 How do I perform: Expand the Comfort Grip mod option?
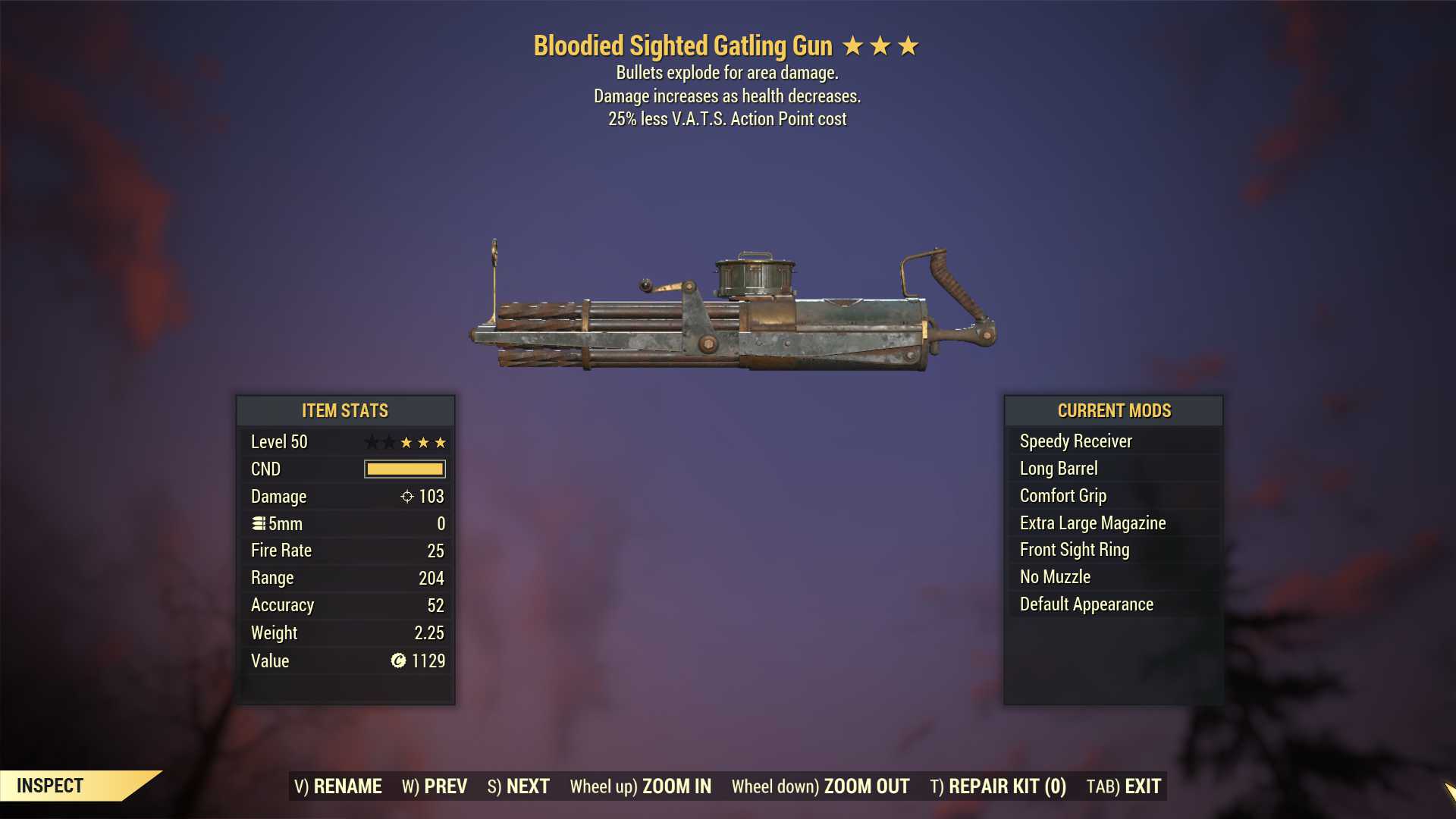coord(1062,495)
